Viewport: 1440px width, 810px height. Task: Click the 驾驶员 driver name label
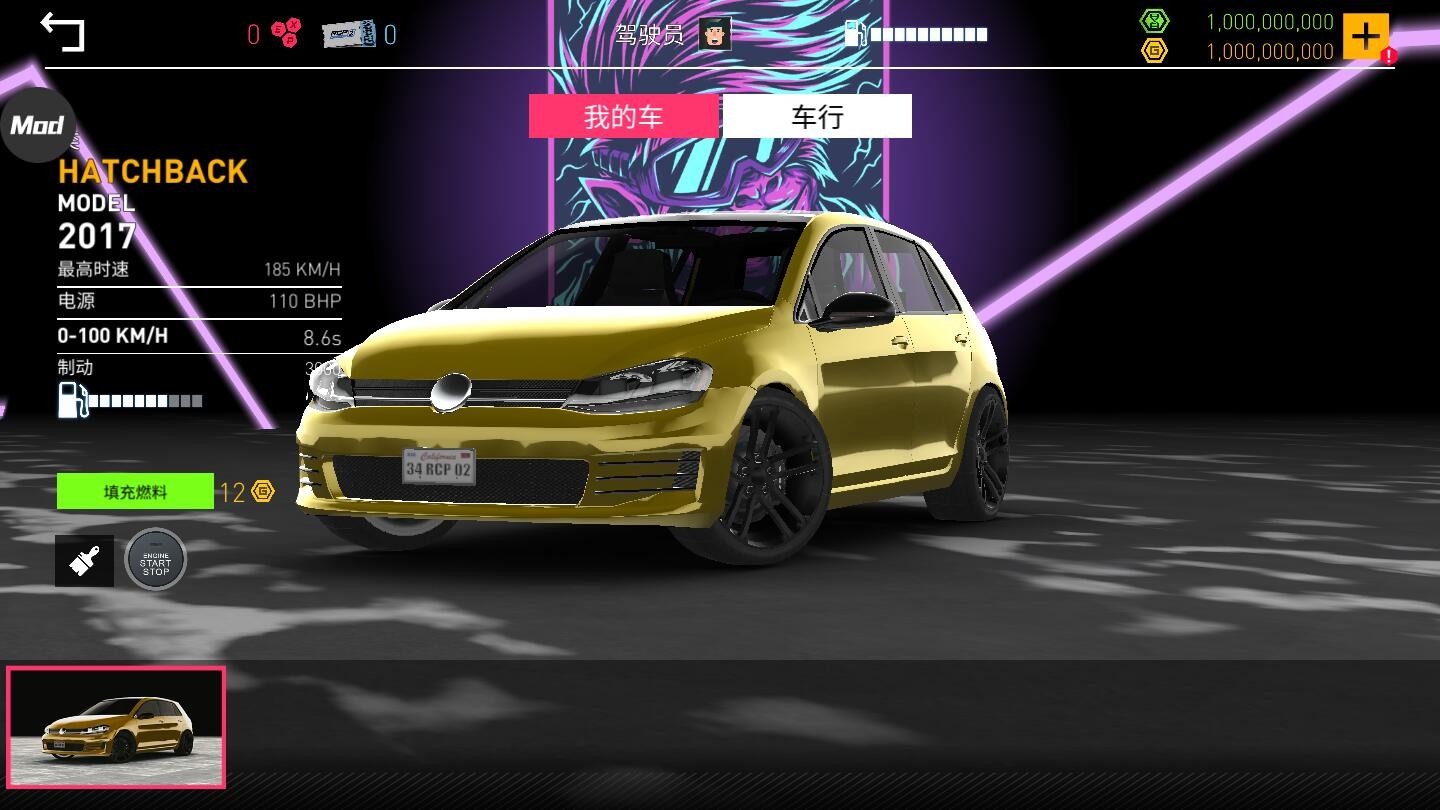pos(651,33)
